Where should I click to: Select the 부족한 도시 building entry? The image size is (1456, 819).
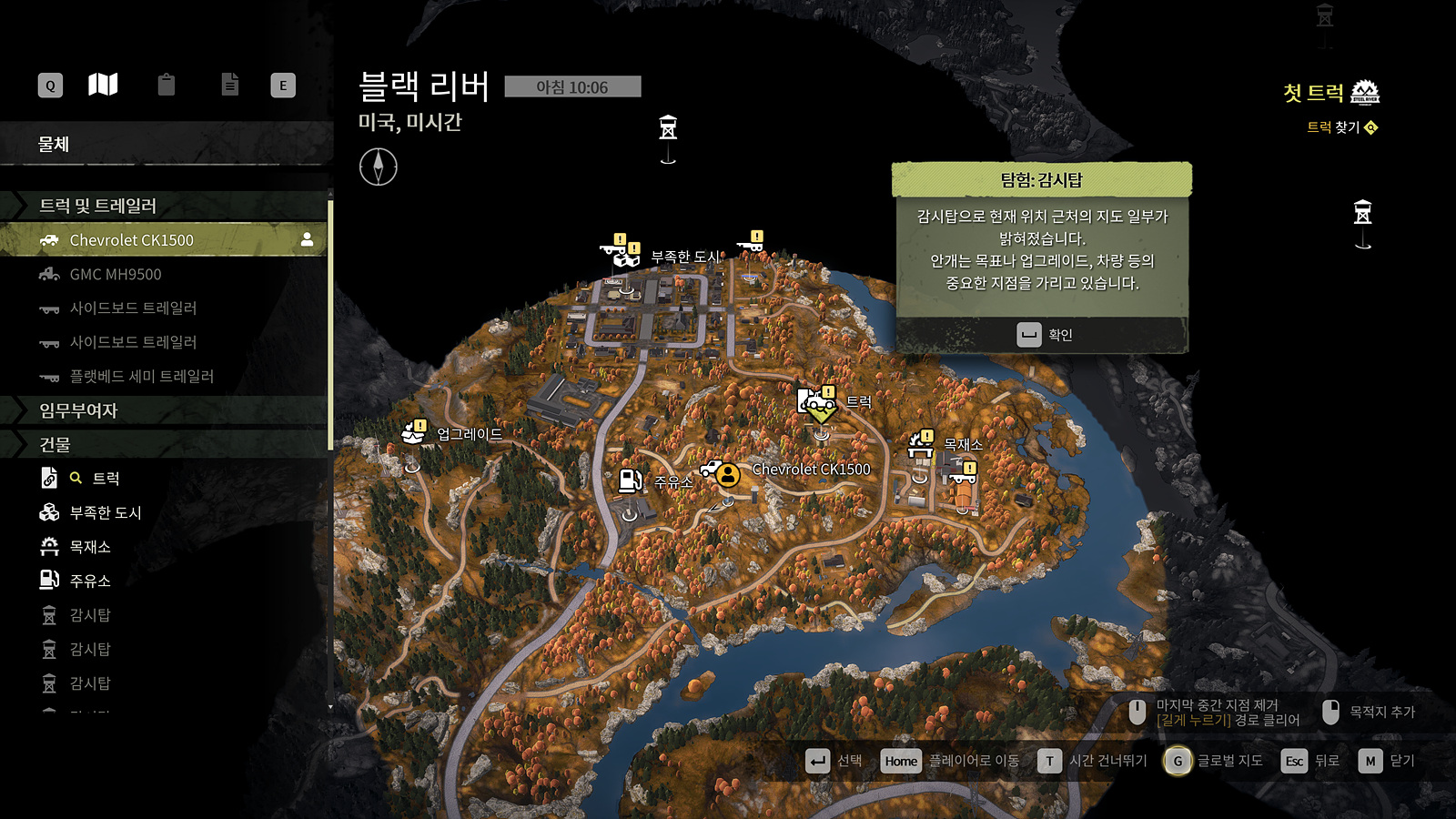pos(105,512)
